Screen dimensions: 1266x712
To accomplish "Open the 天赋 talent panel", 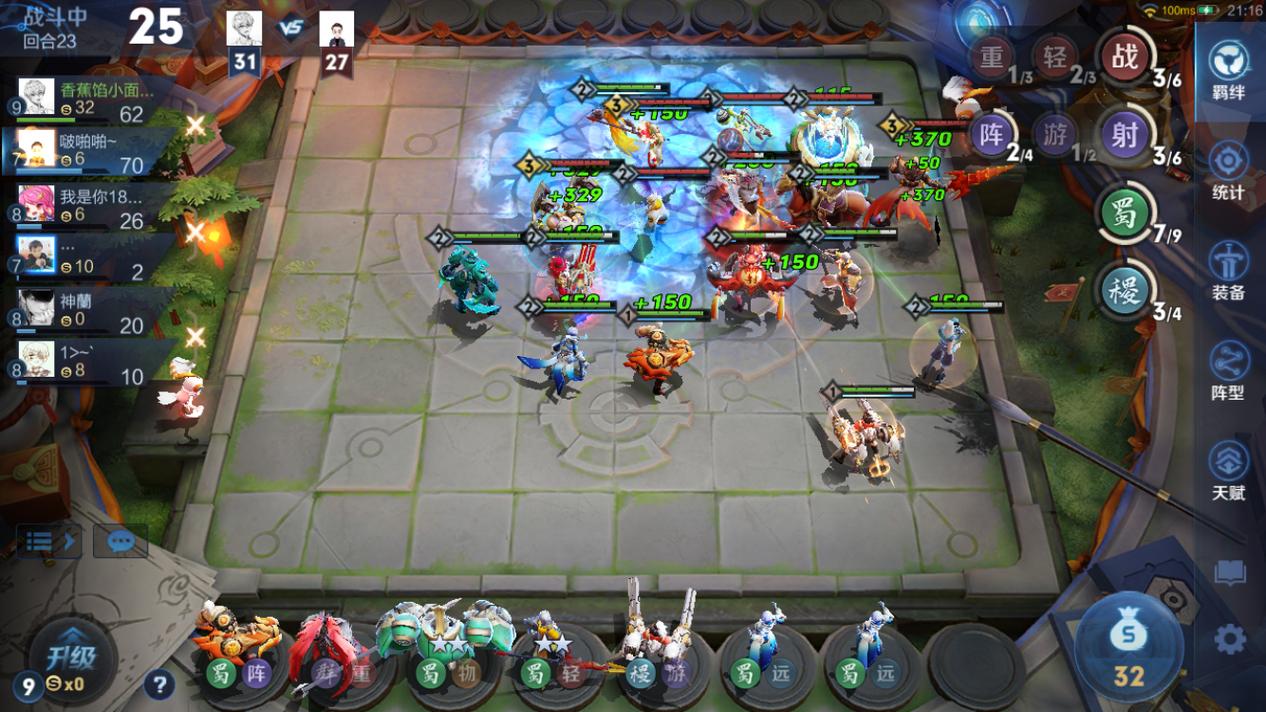I will tap(1228, 470).
